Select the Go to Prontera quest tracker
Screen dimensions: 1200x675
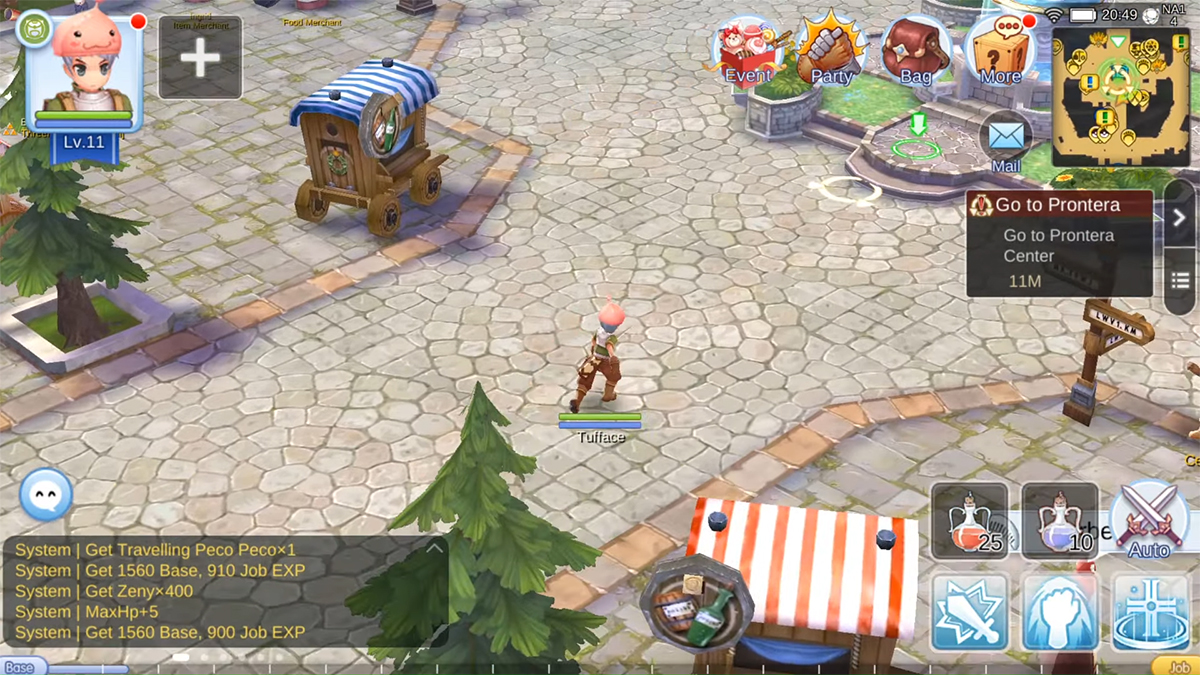[1059, 245]
